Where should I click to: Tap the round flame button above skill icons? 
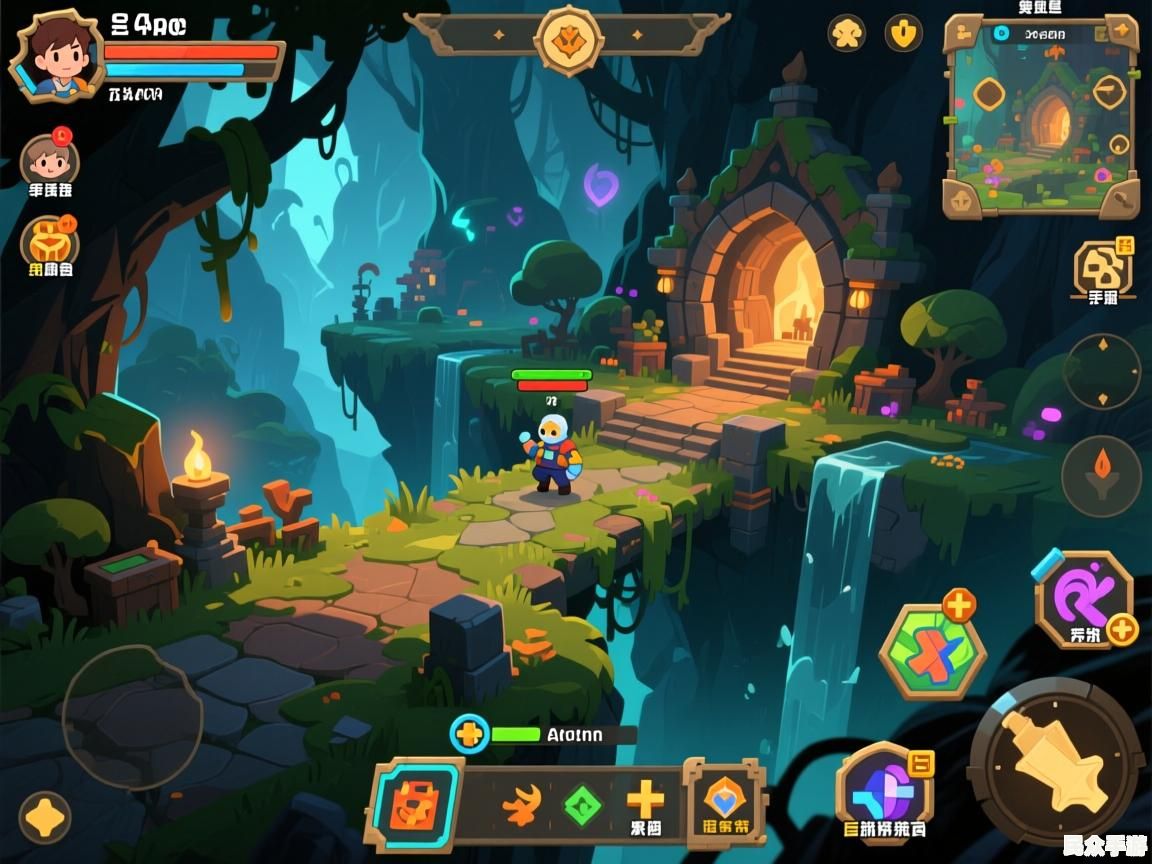click(x=1101, y=475)
